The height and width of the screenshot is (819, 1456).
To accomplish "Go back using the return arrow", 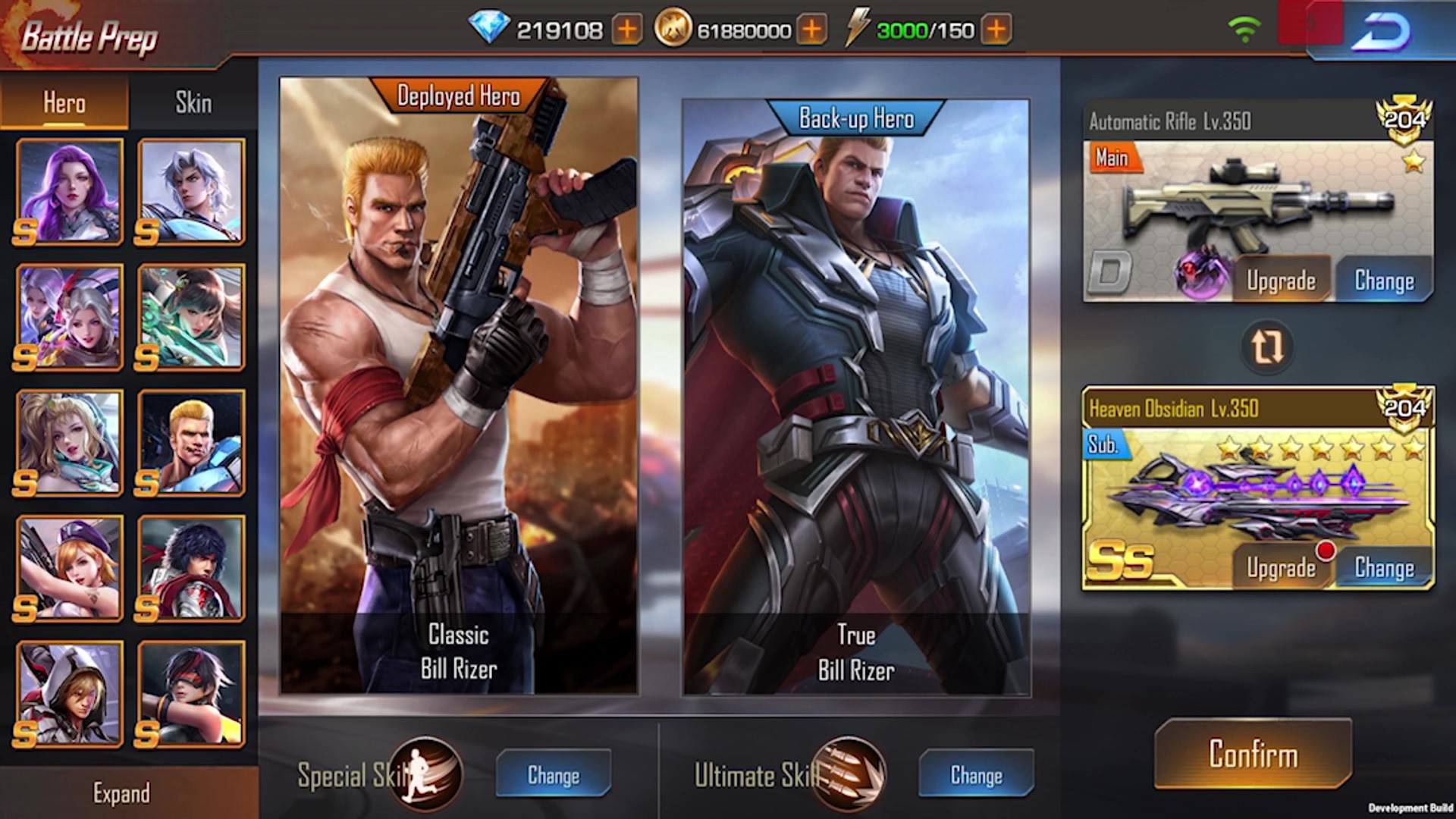I will click(x=1382, y=32).
